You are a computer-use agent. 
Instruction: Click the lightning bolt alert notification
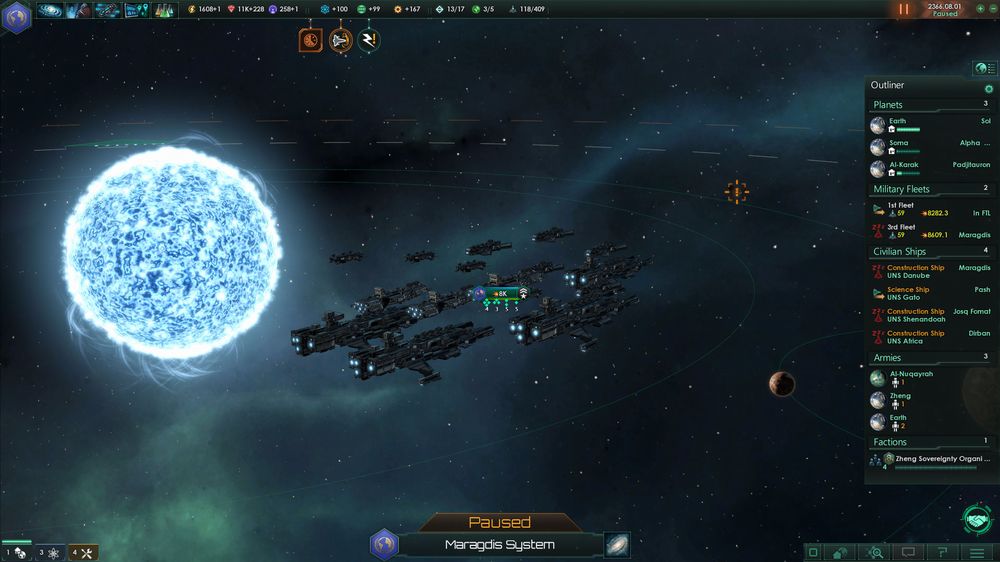coord(369,41)
